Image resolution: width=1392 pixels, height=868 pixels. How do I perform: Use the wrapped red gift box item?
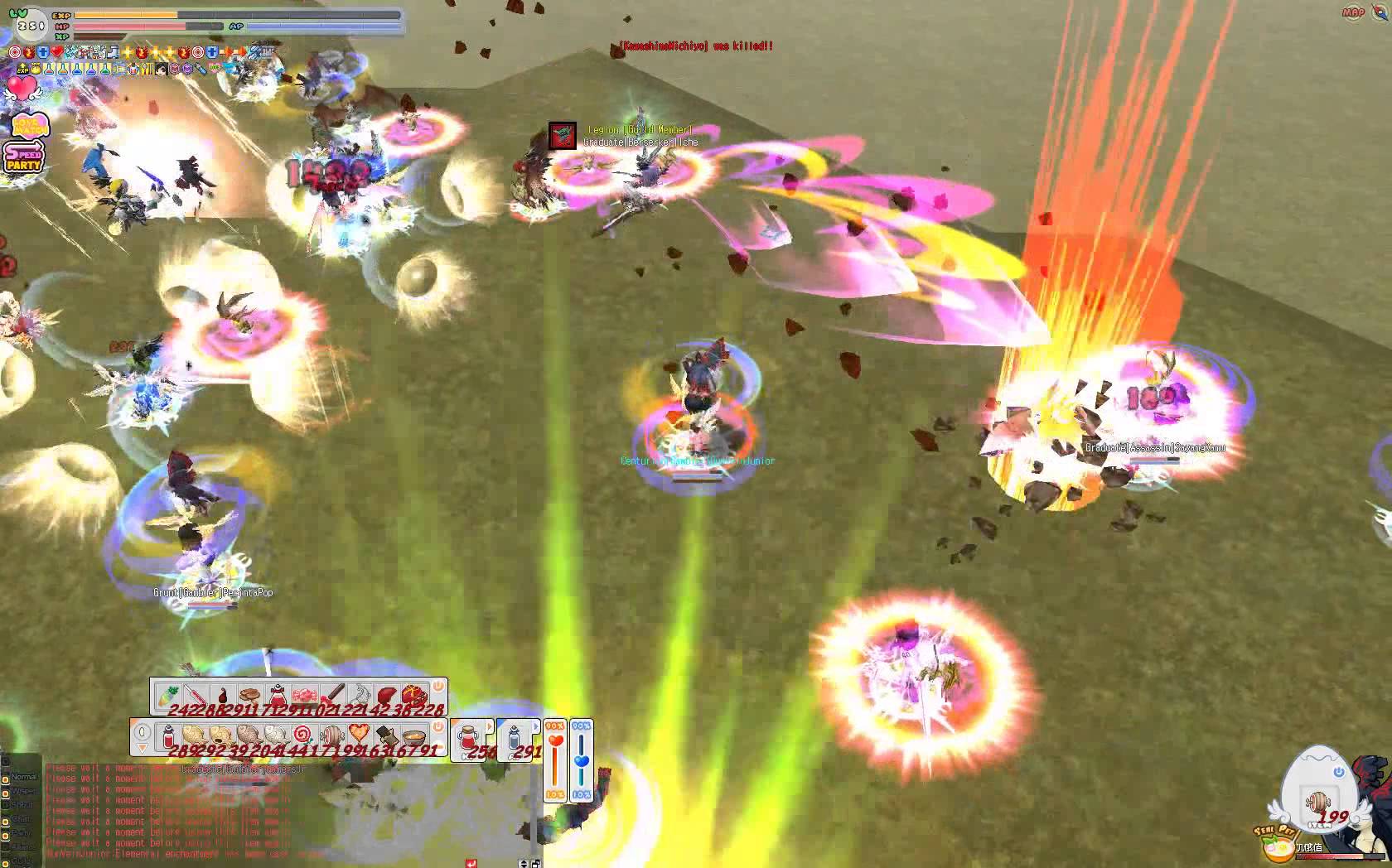(413, 695)
